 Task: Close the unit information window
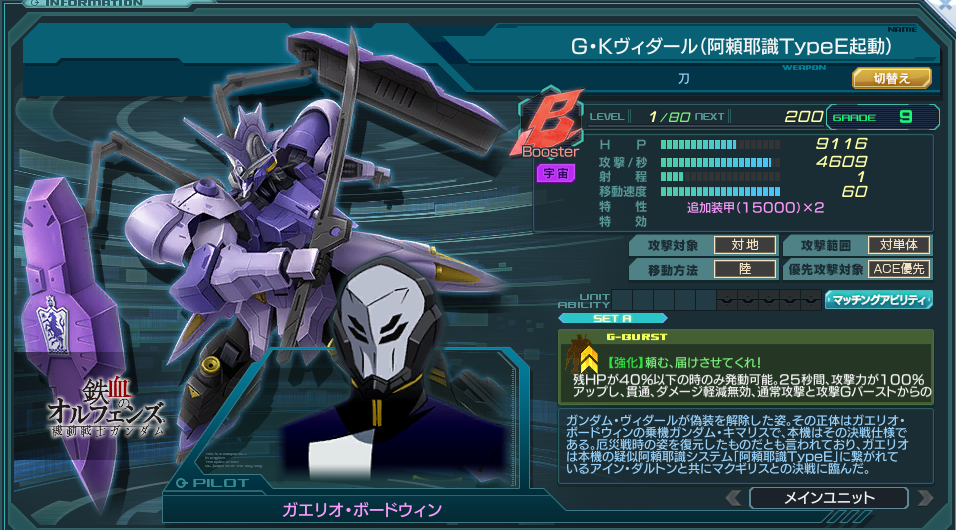(943, 6)
